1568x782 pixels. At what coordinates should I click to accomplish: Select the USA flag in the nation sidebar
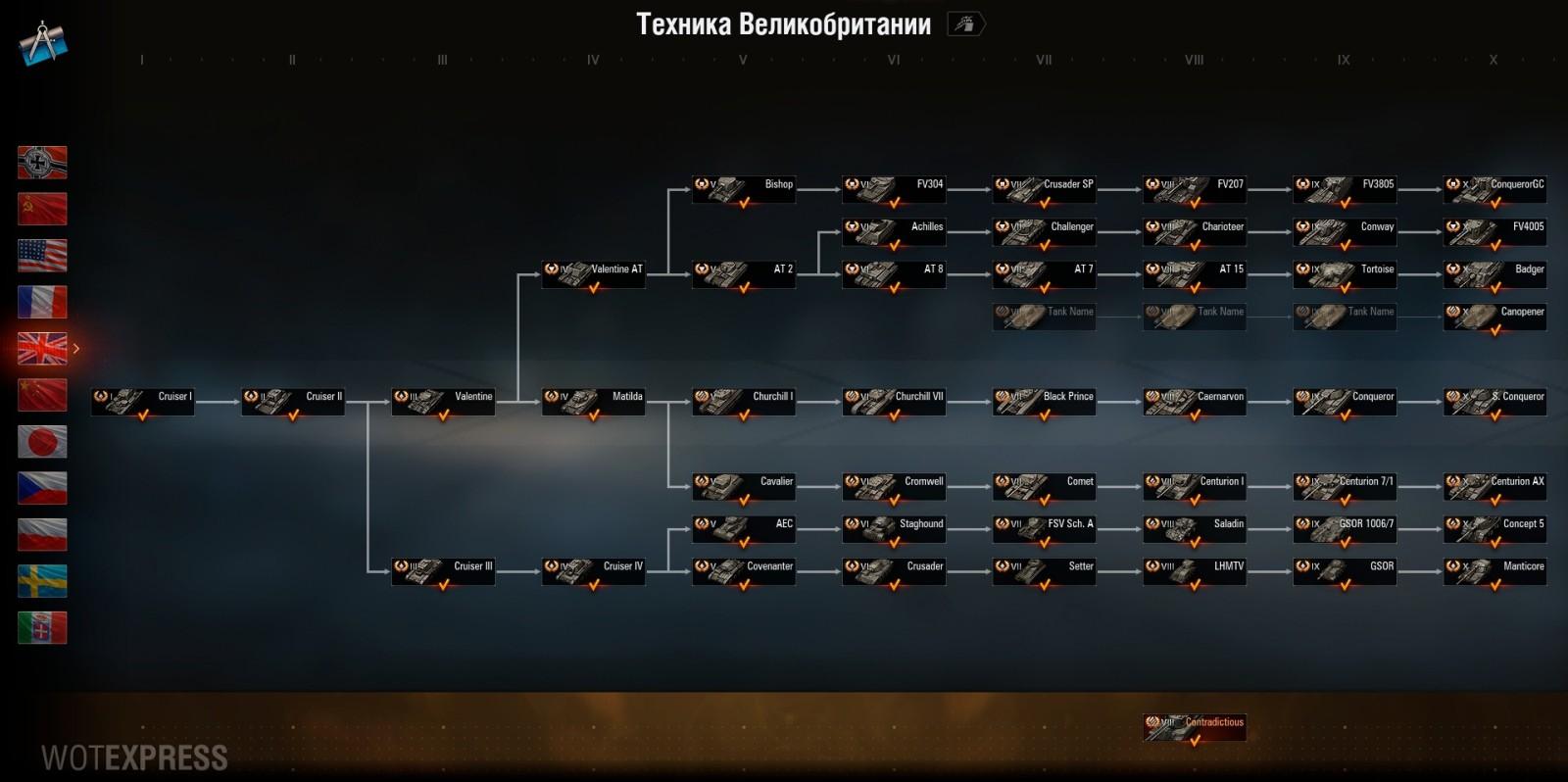[x=42, y=255]
